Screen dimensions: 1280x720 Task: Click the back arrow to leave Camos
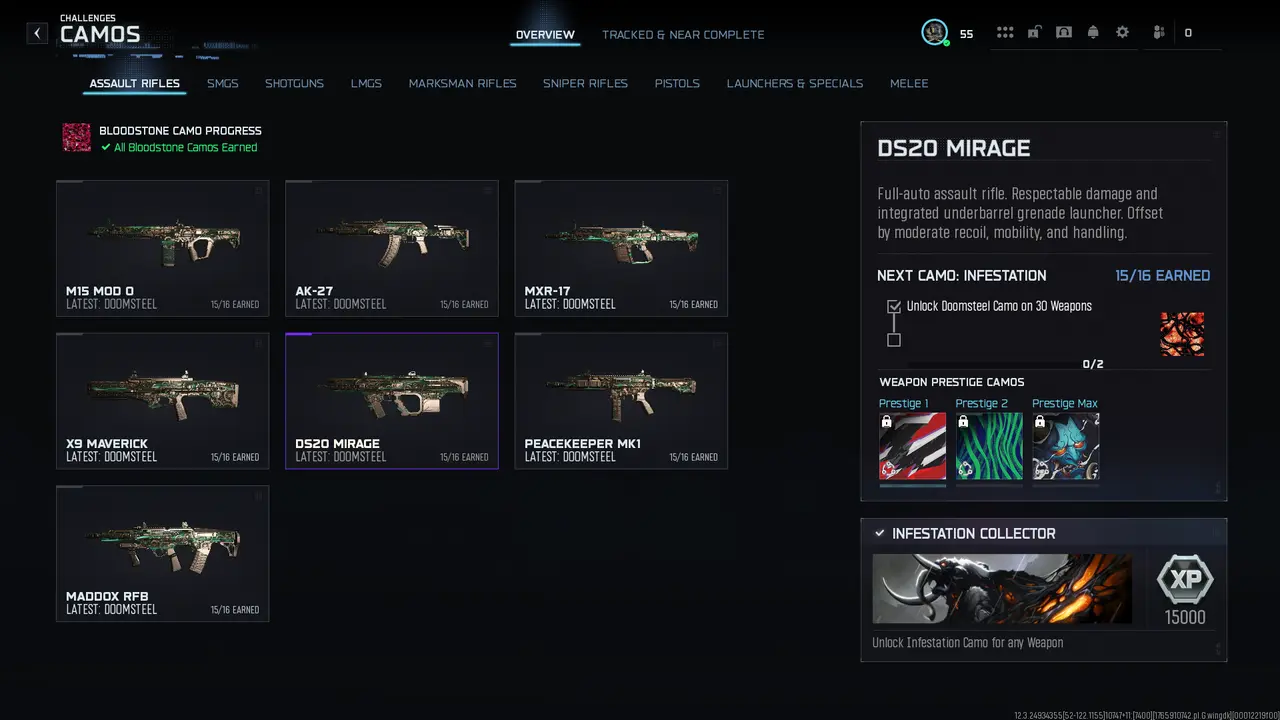coord(37,32)
